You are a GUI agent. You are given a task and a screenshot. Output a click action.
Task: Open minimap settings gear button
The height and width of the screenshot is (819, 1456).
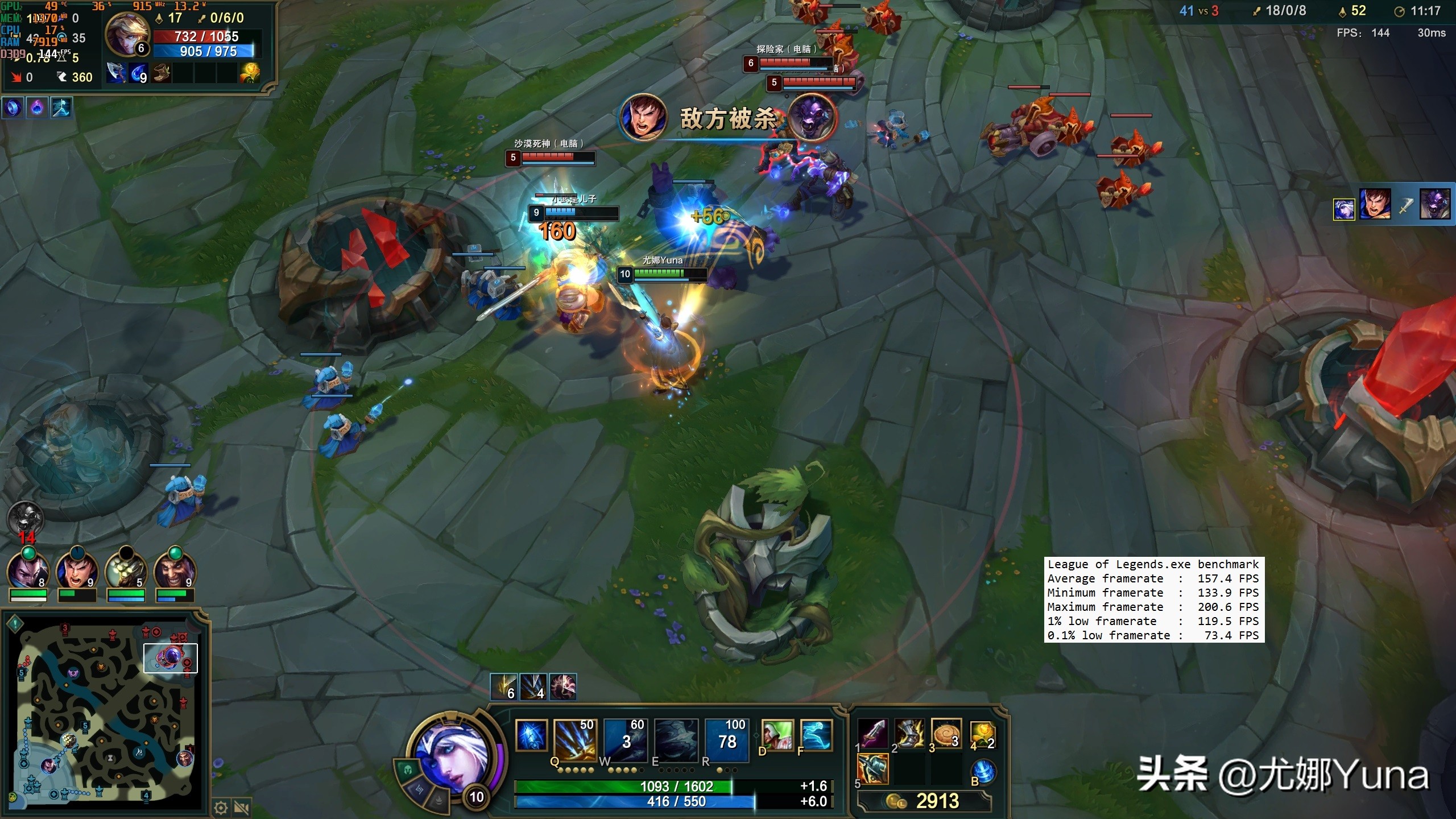coord(221,808)
